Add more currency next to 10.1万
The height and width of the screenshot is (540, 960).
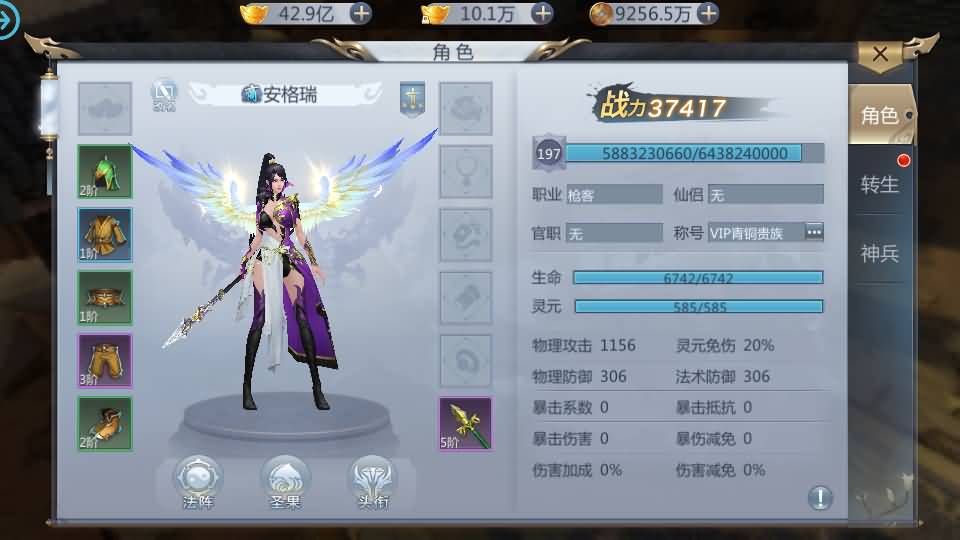542,13
